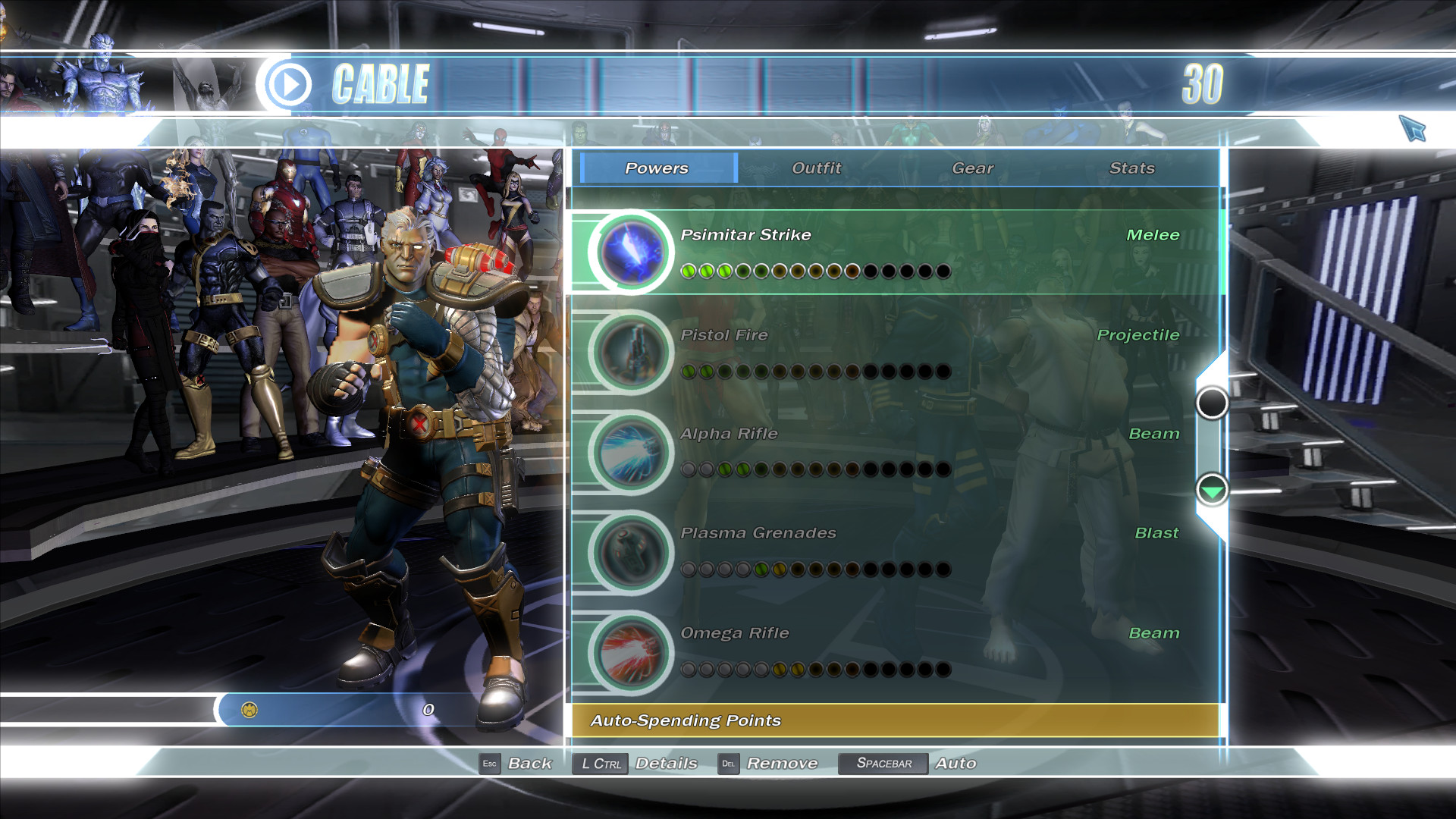Switch to the Outfit tab
Image resolution: width=1456 pixels, height=819 pixels.
[x=816, y=168]
